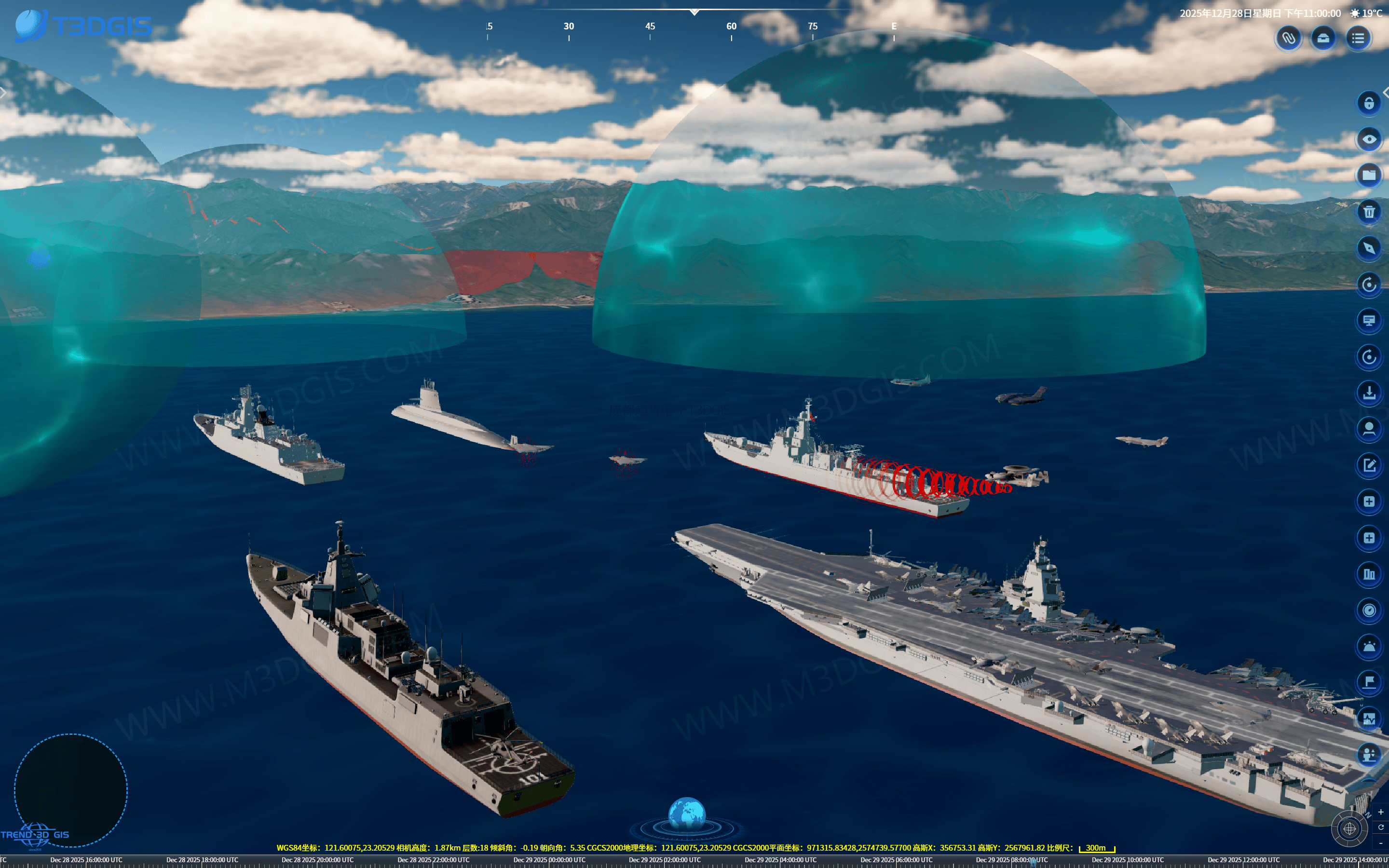Viewport: 1389px width, 868px height.
Task: Open the inbox tray button
Action: (x=1323, y=39)
